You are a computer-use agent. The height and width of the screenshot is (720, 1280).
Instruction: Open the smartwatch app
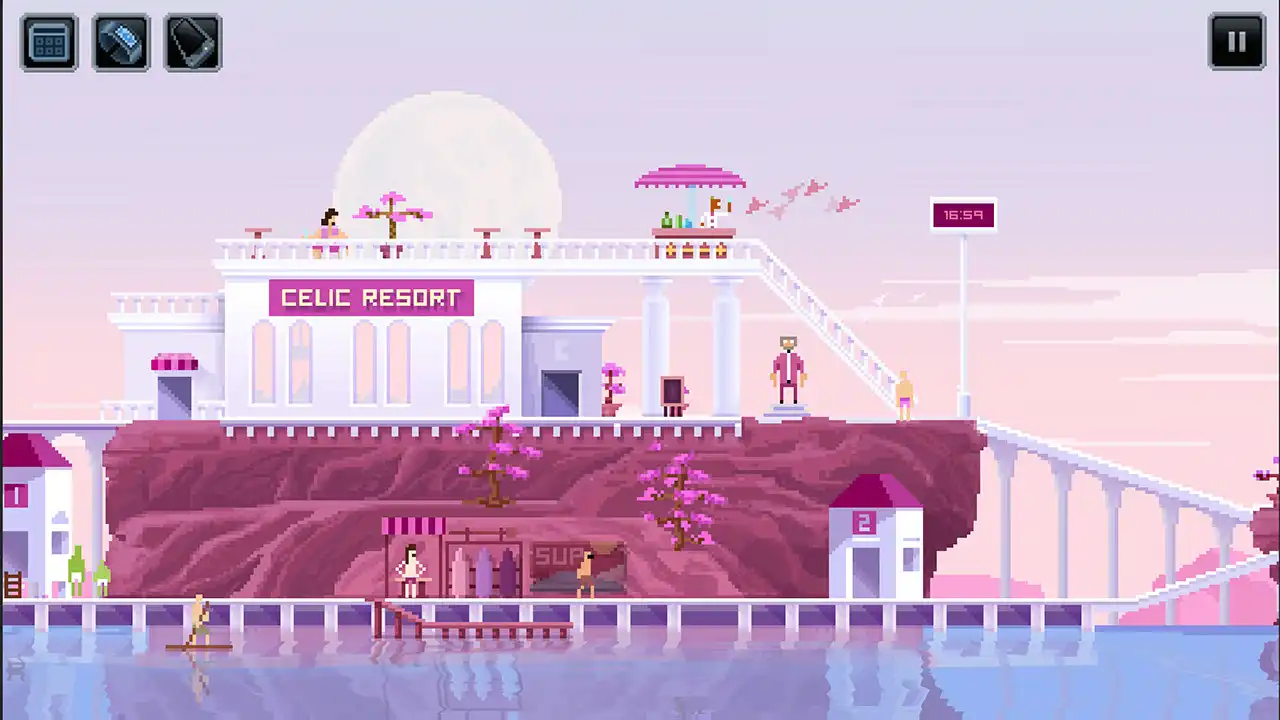(120, 42)
